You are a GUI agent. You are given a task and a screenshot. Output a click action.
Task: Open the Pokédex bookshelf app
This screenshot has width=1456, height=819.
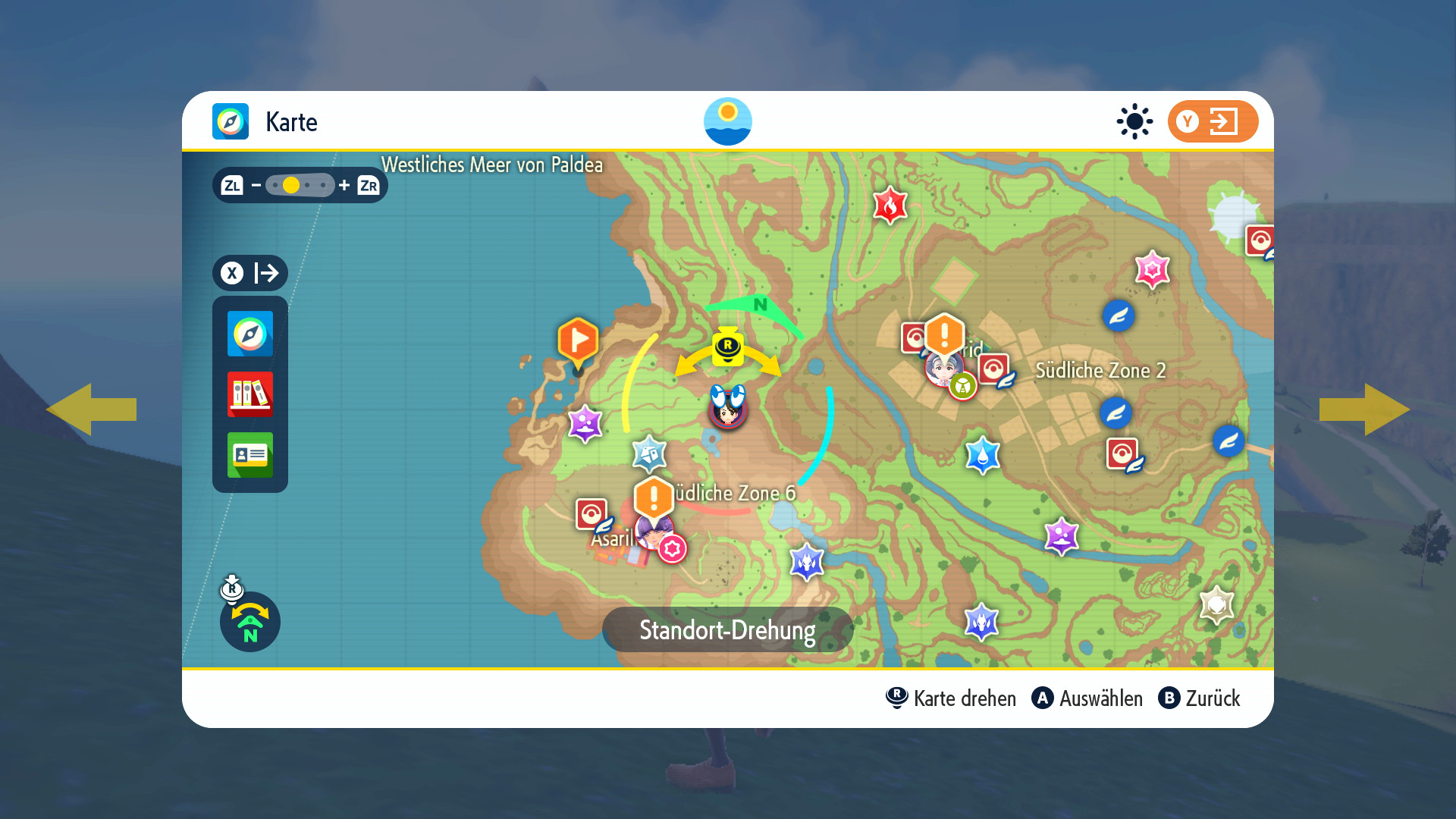250,394
